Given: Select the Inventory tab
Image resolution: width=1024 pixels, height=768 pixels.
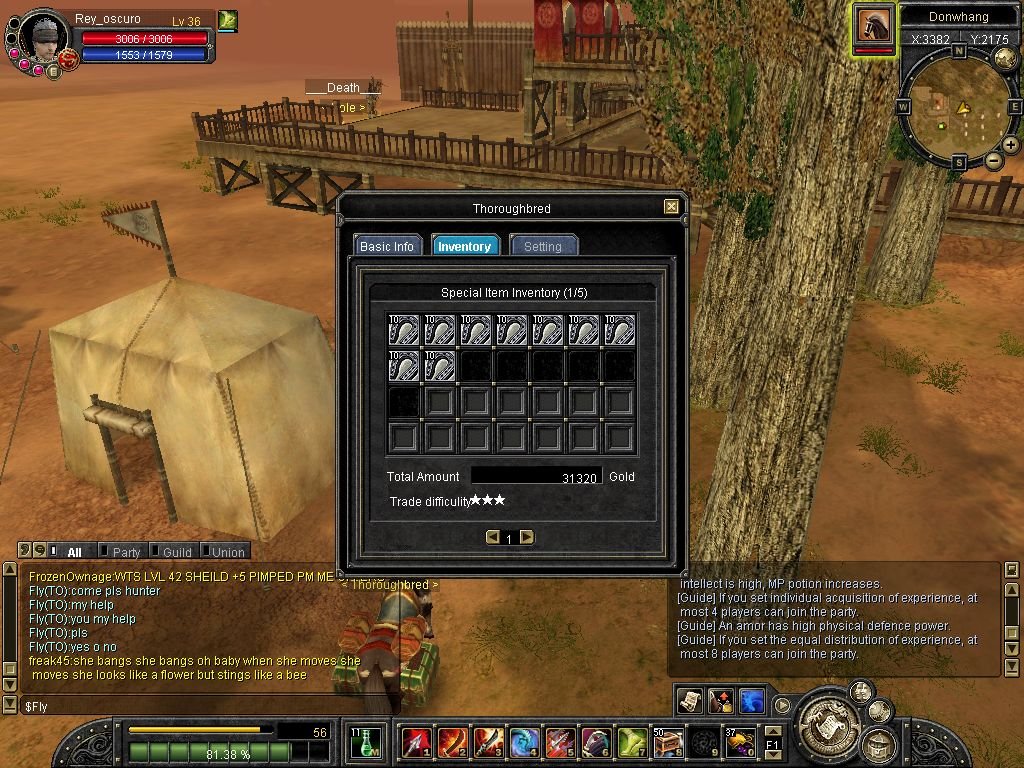Looking at the screenshot, I should click(465, 246).
